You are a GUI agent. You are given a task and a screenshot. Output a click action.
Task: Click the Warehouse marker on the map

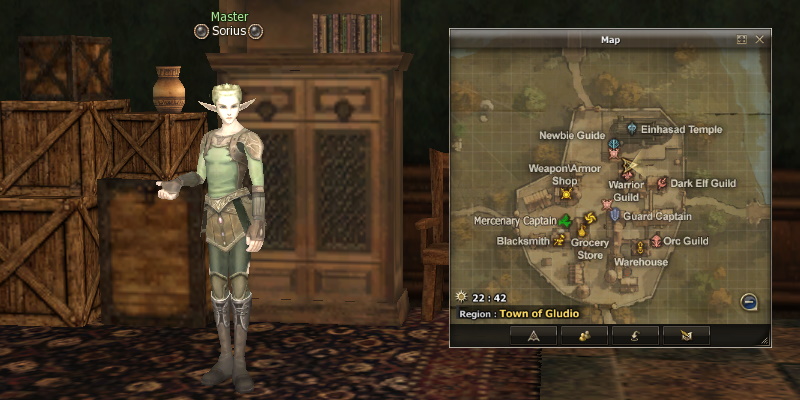640,248
